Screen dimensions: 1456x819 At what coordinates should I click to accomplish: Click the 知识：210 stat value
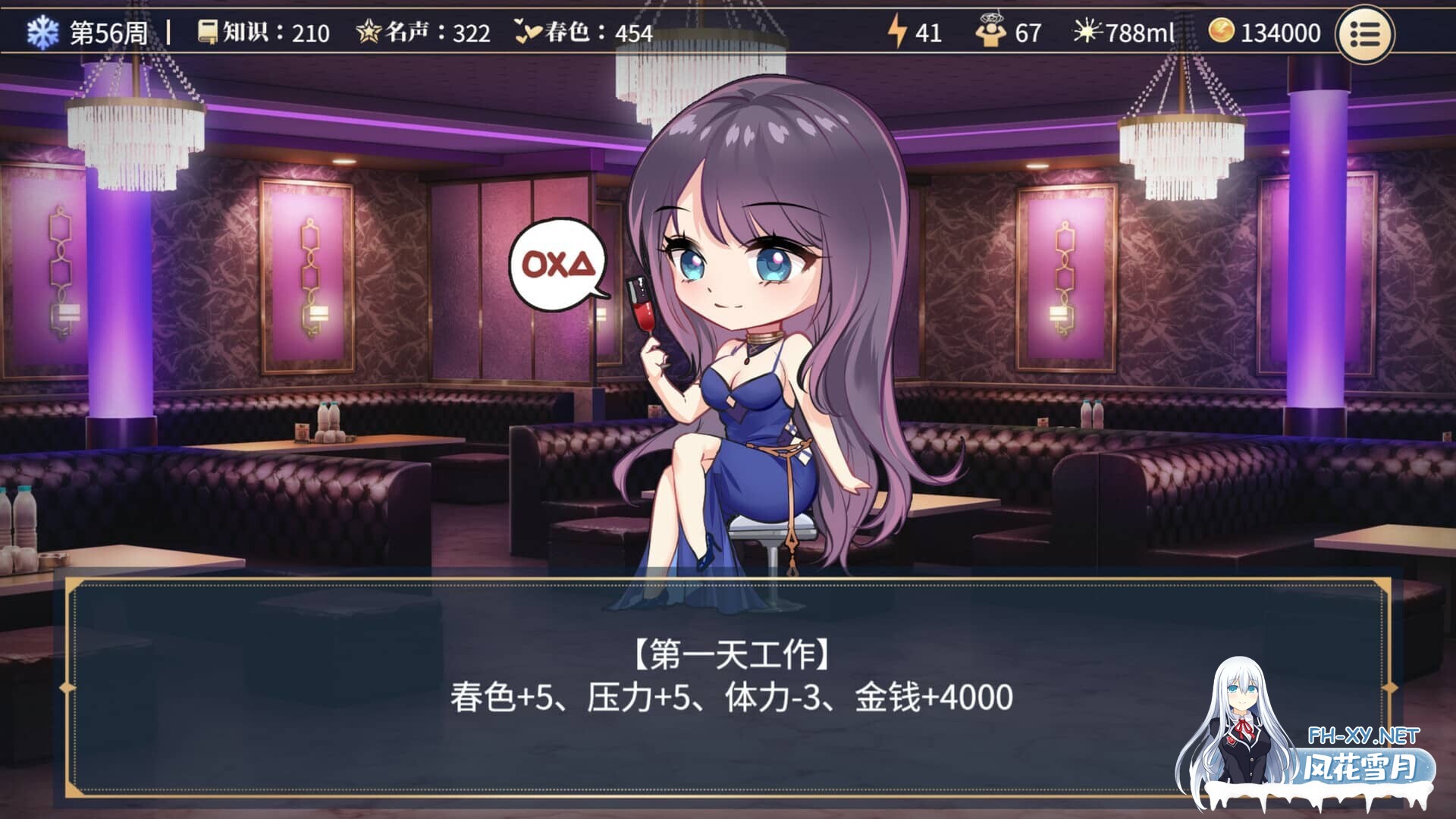point(277,32)
